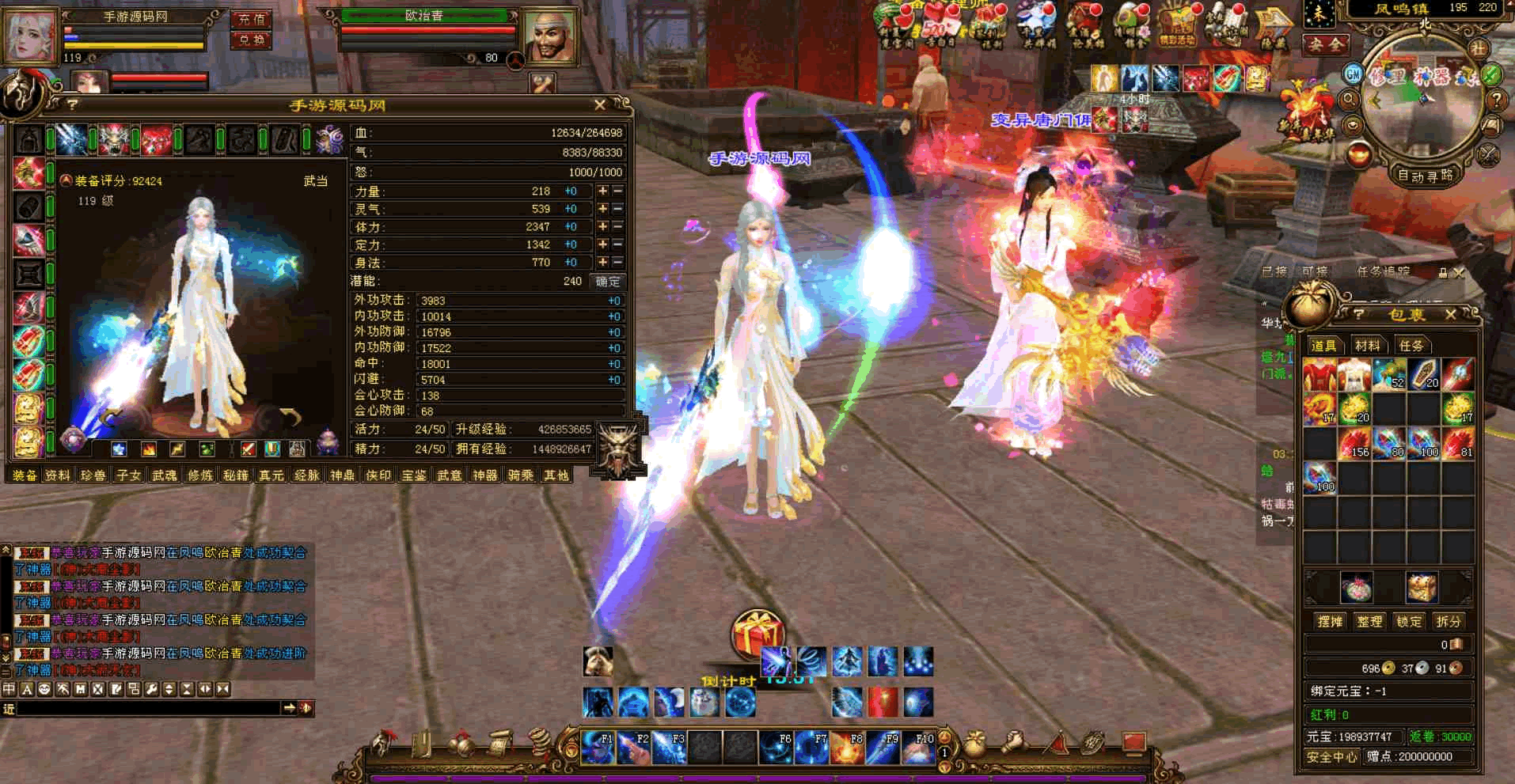Activate 自动寻路 auto-pathfinding button
The width and height of the screenshot is (1515, 784).
1425,176
